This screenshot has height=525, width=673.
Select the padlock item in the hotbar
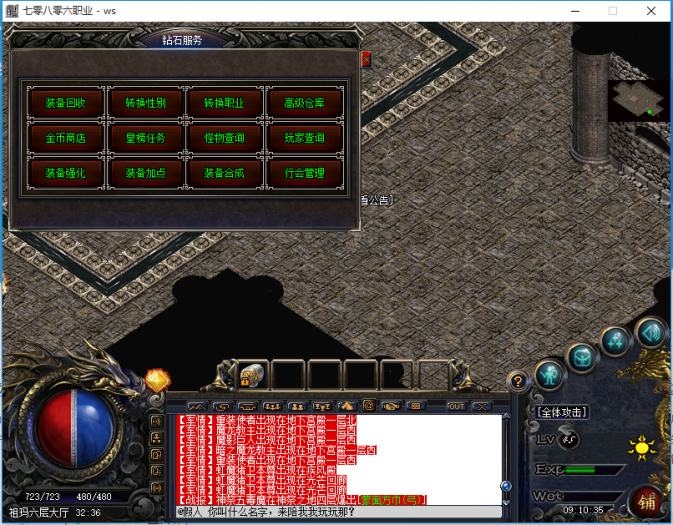250,376
